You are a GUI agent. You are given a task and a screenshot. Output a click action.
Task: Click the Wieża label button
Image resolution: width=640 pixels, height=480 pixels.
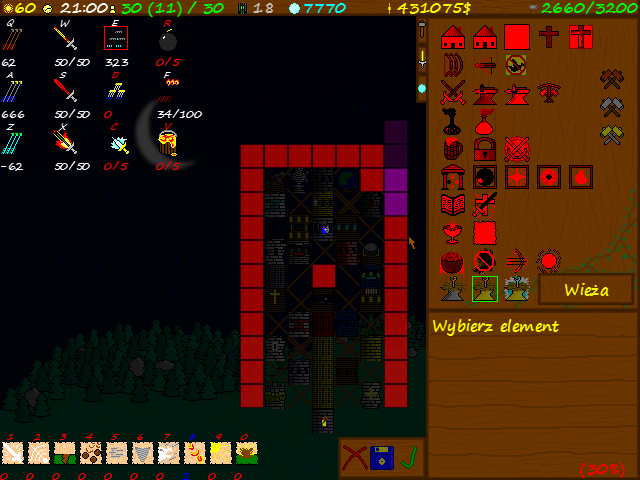coord(586,290)
